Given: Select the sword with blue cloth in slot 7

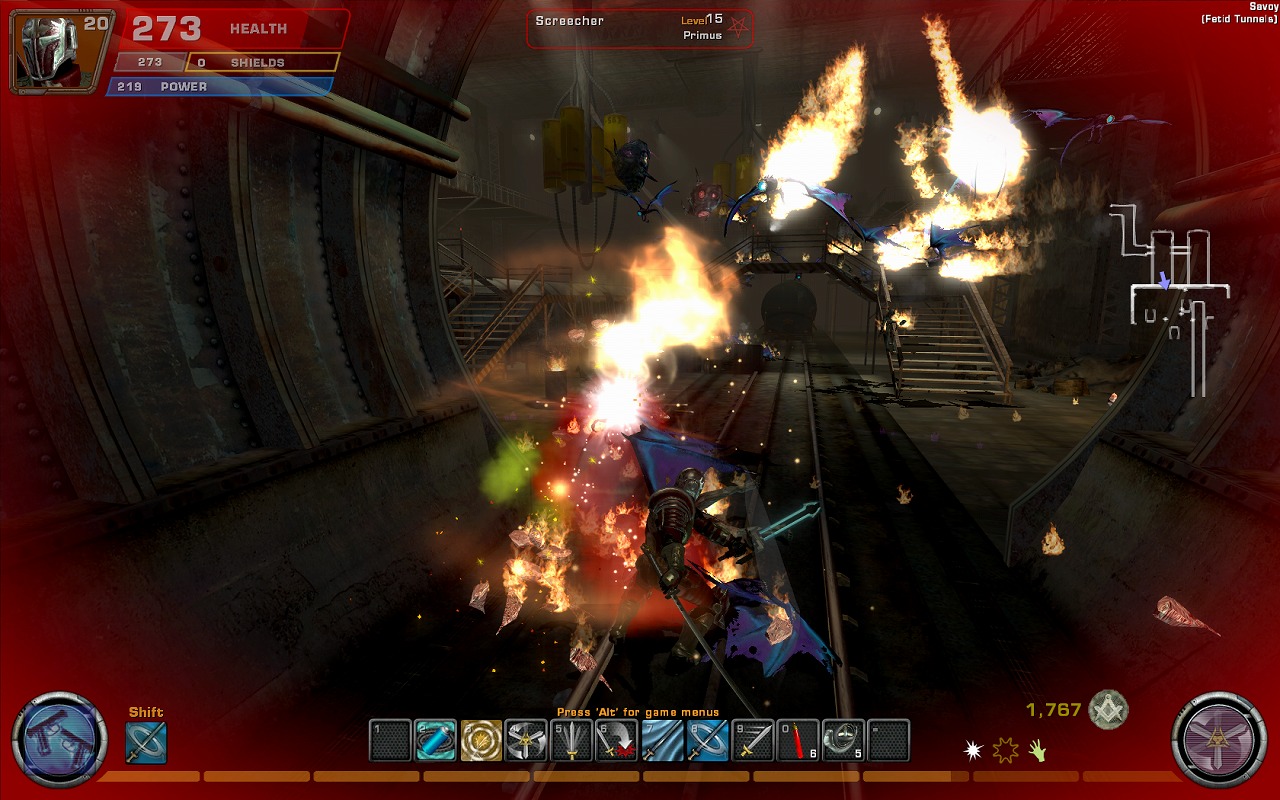Looking at the screenshot, I should (662, 741).
